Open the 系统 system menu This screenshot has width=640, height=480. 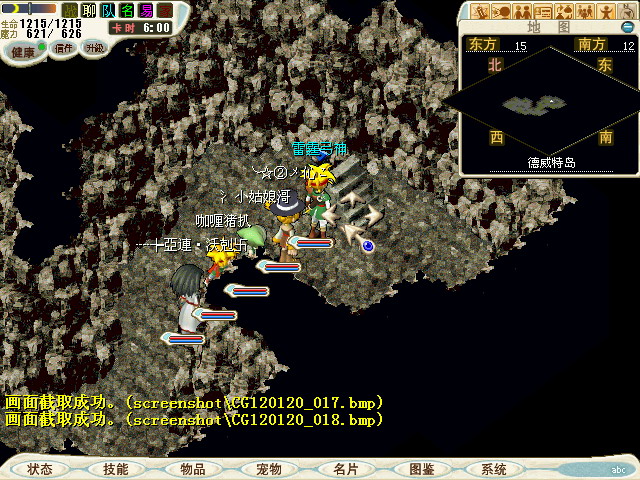point(494,469)
